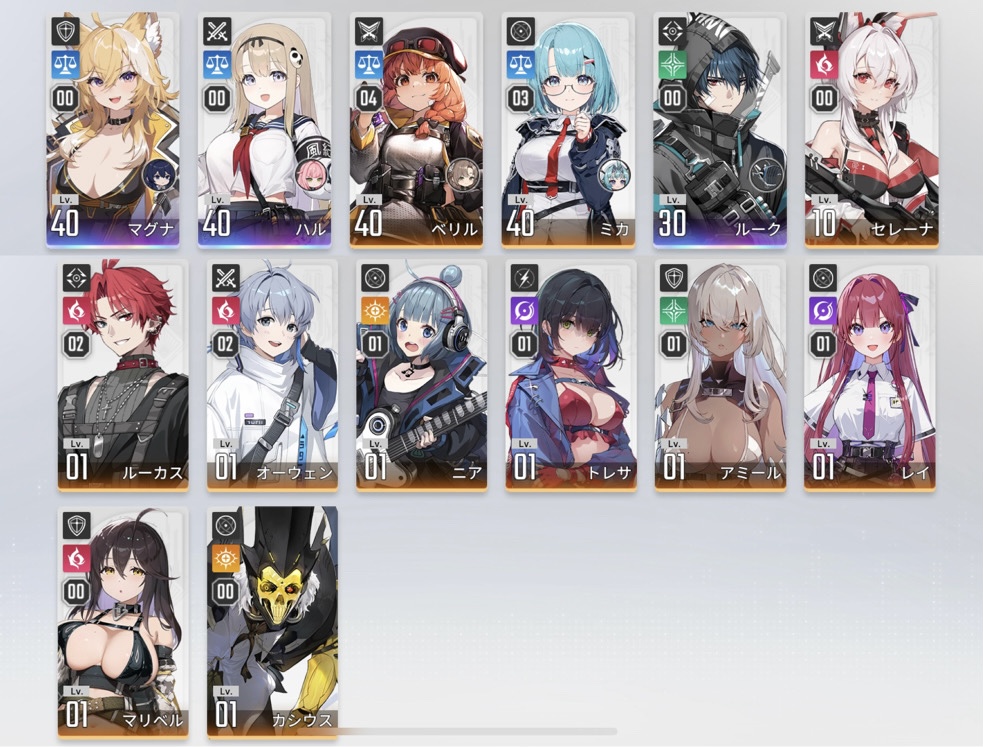Select the アミール character card
The width and height of the screenshot is (983, 747).
720,376
